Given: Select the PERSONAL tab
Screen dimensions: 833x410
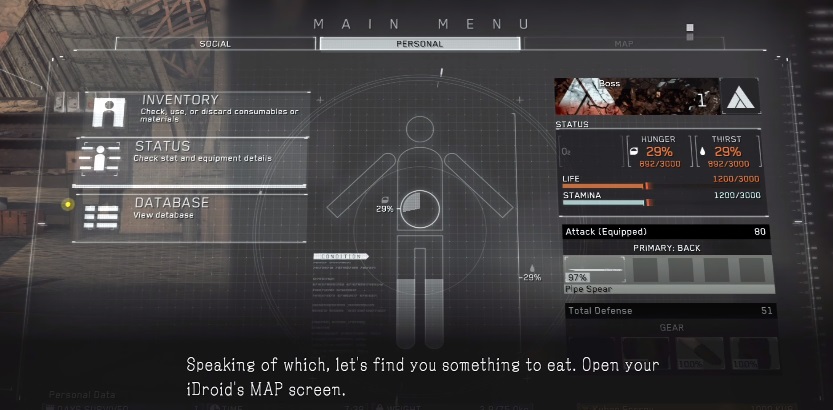Looking at the screenshot, I should pos(420,44).
